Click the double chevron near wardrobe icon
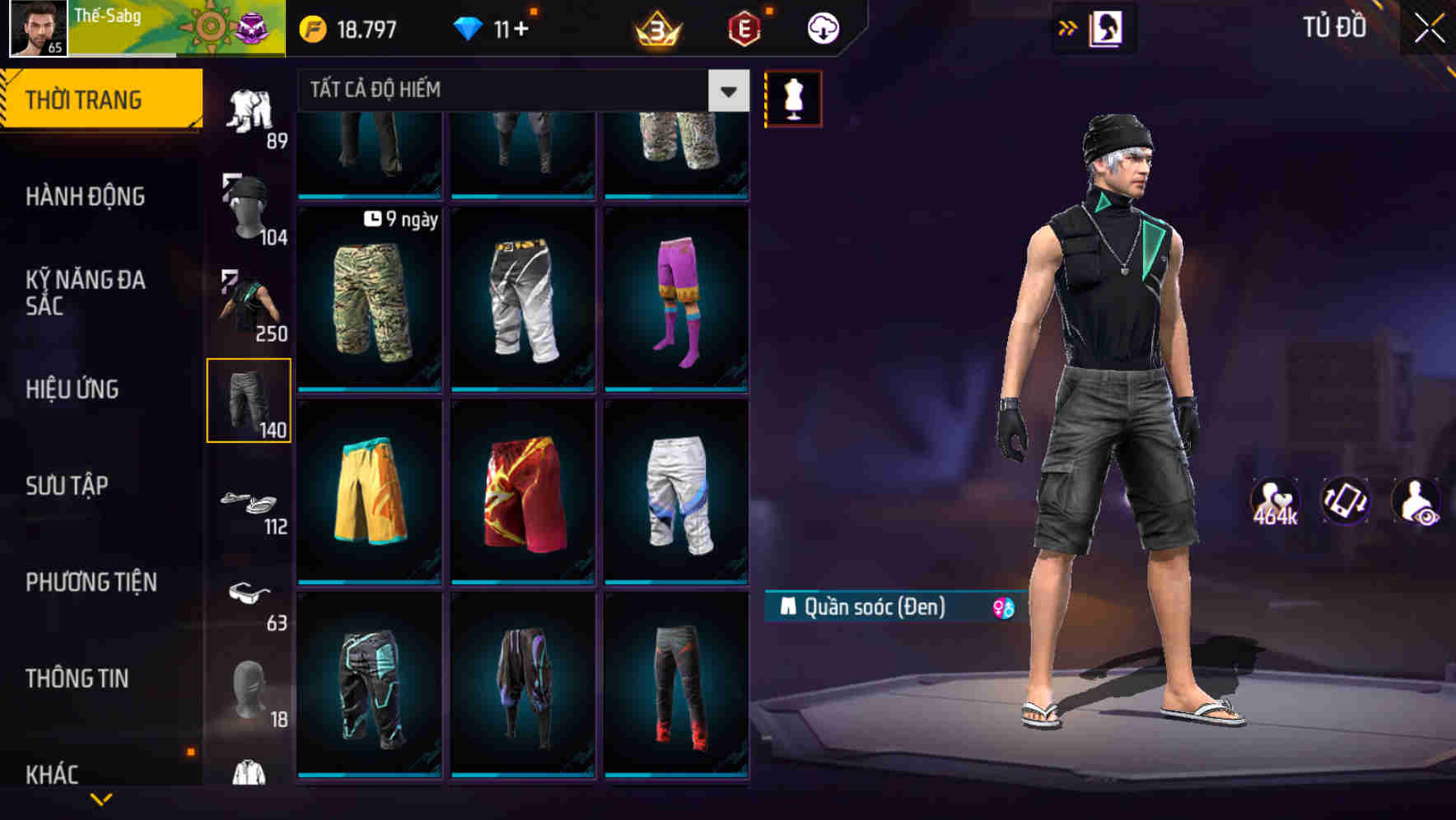Screen dimensions: 1456x820 [1068, 27]
